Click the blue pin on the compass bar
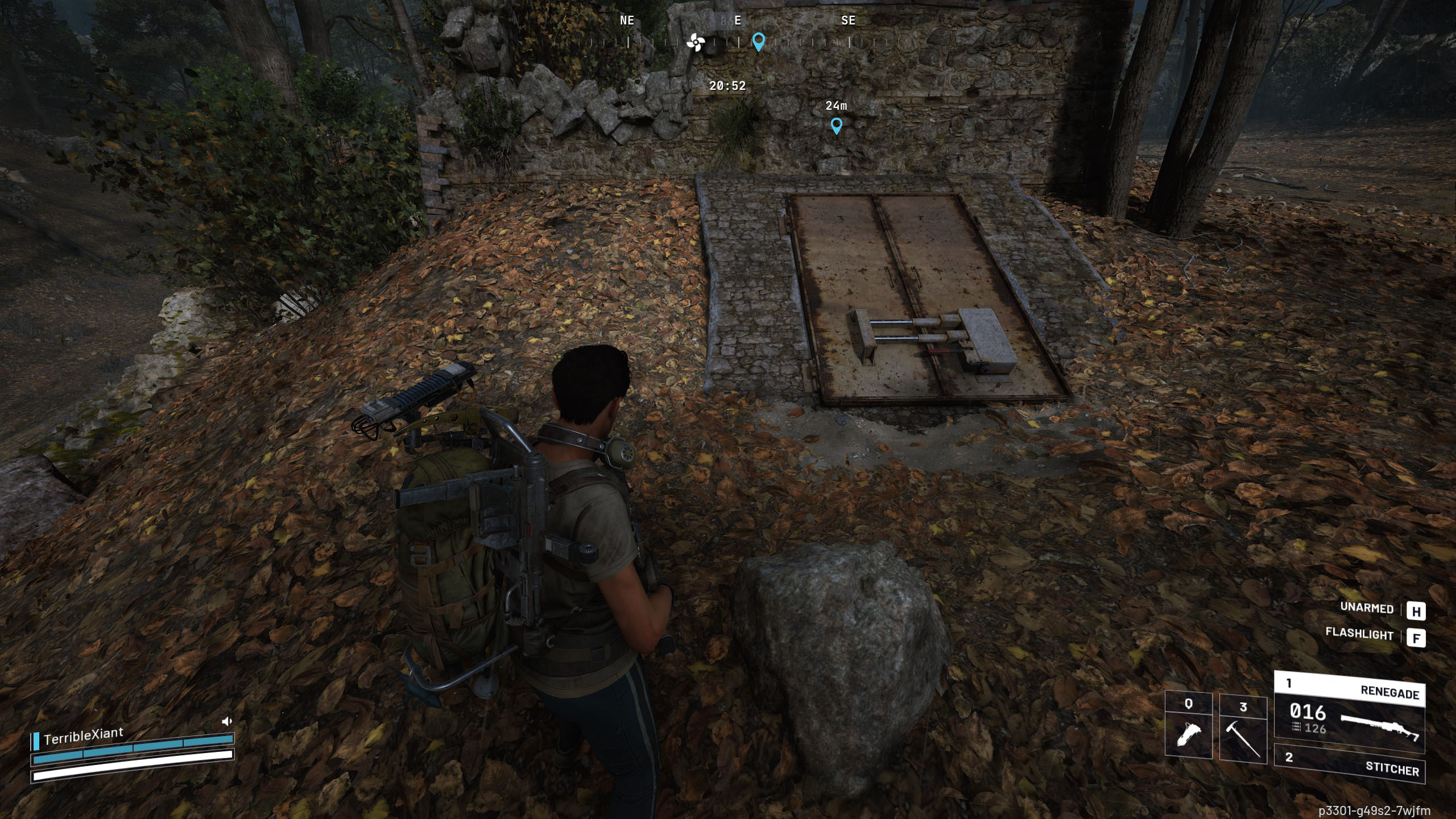 coord(758,42)
